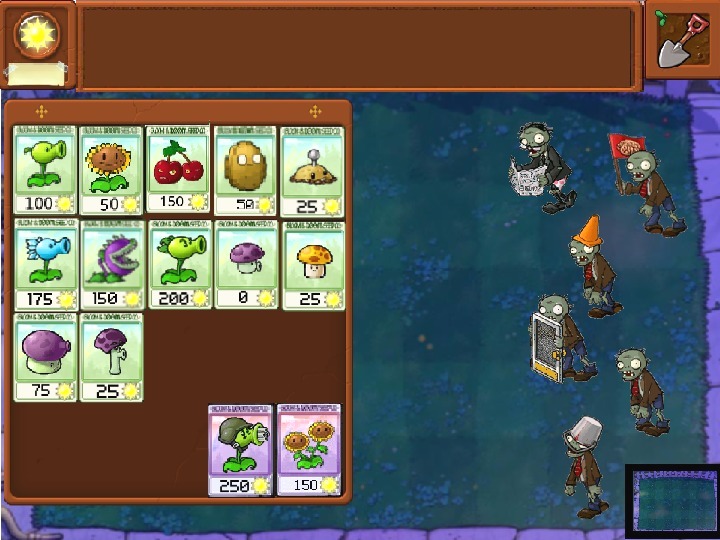Pick the Sunflower seed packet
The image size is (720, 540).
(112, 169)
